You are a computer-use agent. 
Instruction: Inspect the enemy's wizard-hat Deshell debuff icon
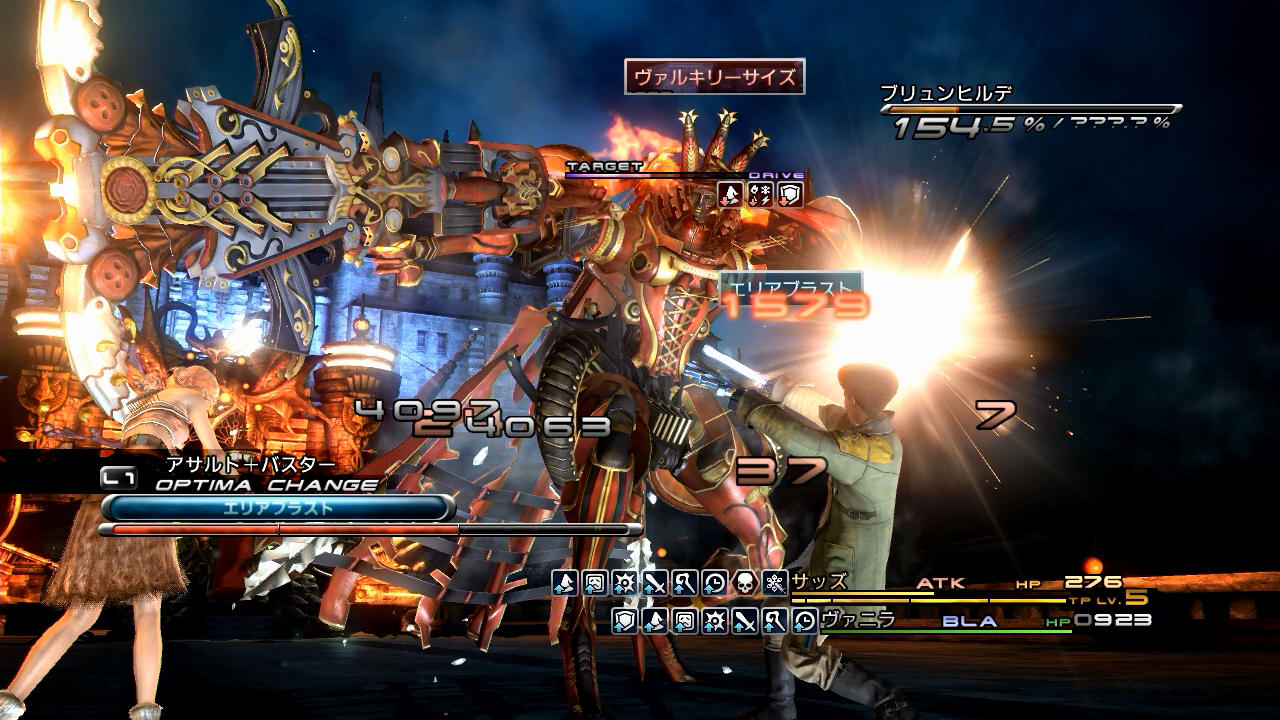(x=731, y=195)
